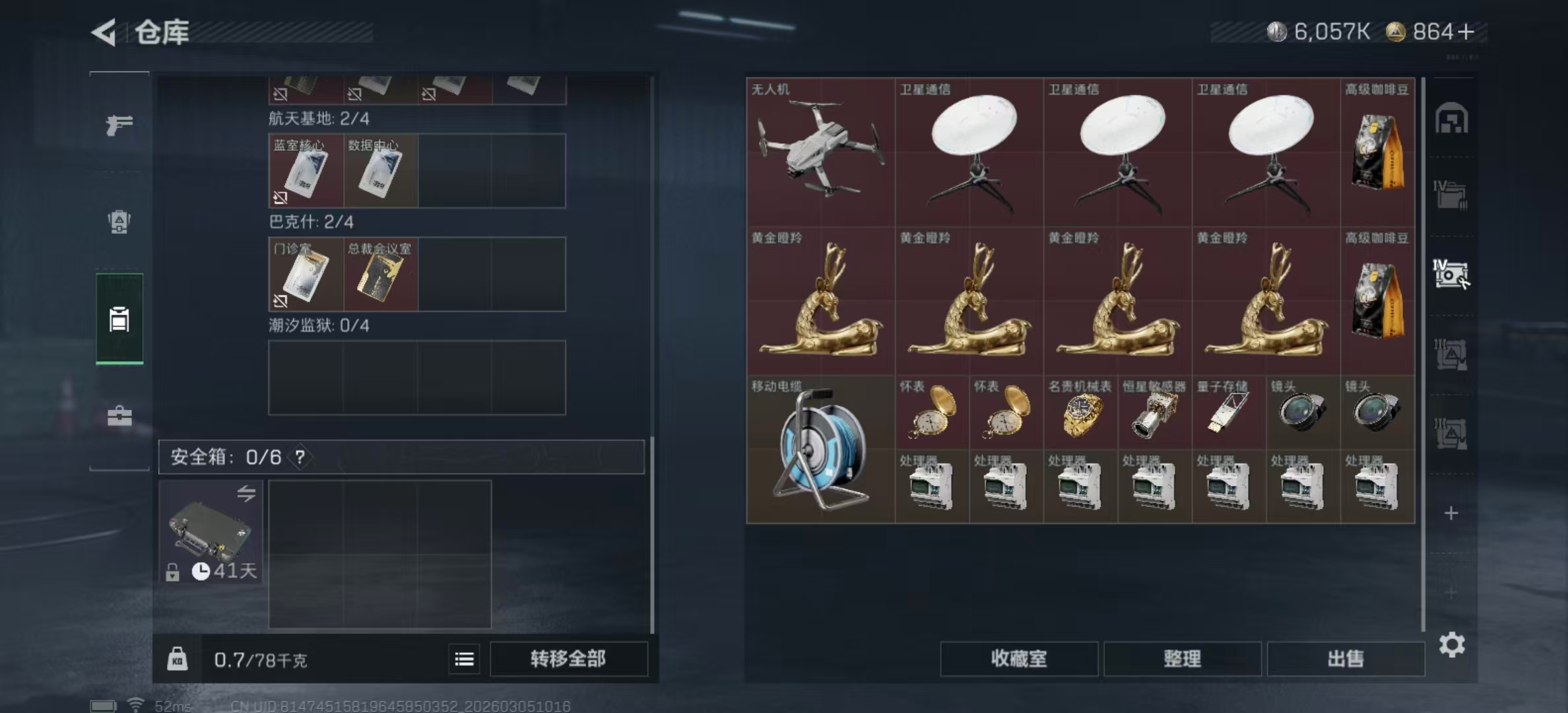Click the locked safe box with 41天 timer
The height and width of the screenshot is (713, 1568).
211,531
